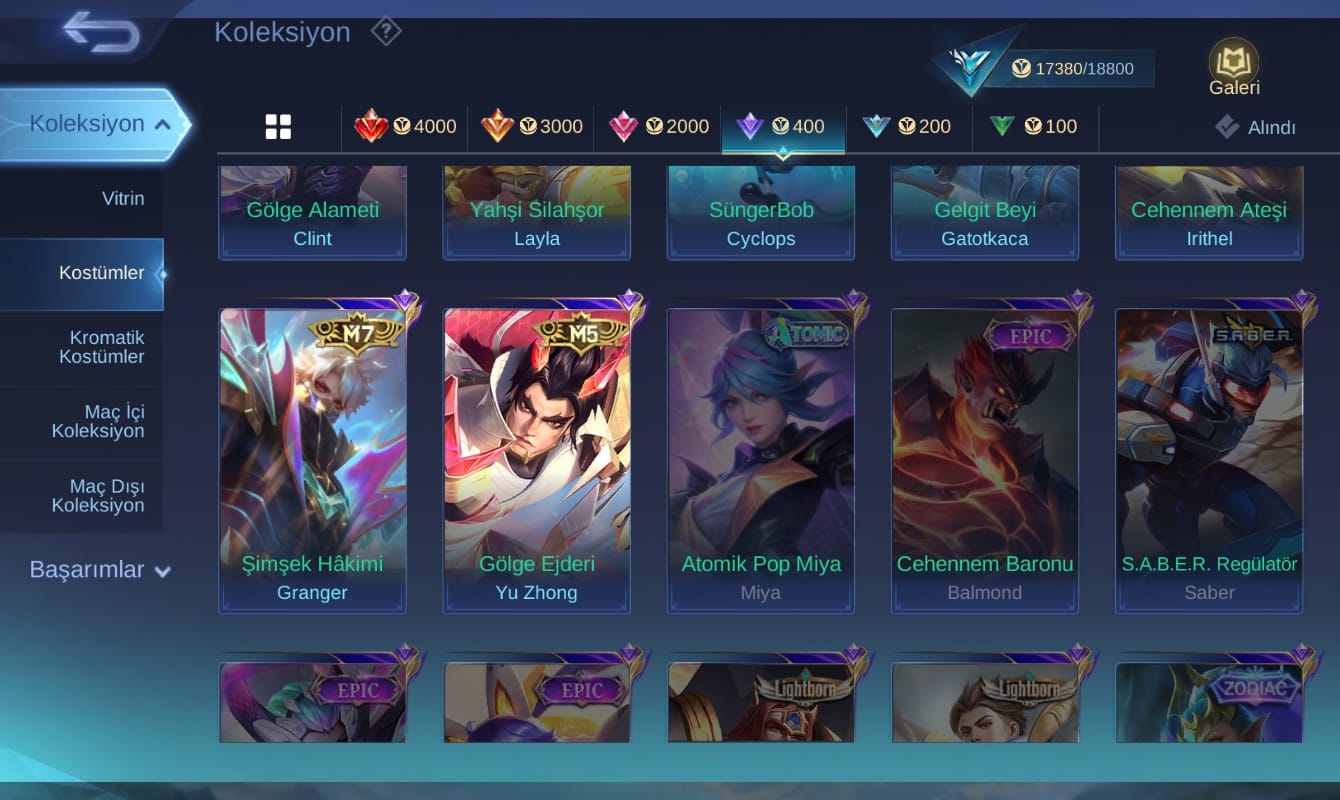
Task: Show all tiers with grid icon tab
Action: [278, 127]
